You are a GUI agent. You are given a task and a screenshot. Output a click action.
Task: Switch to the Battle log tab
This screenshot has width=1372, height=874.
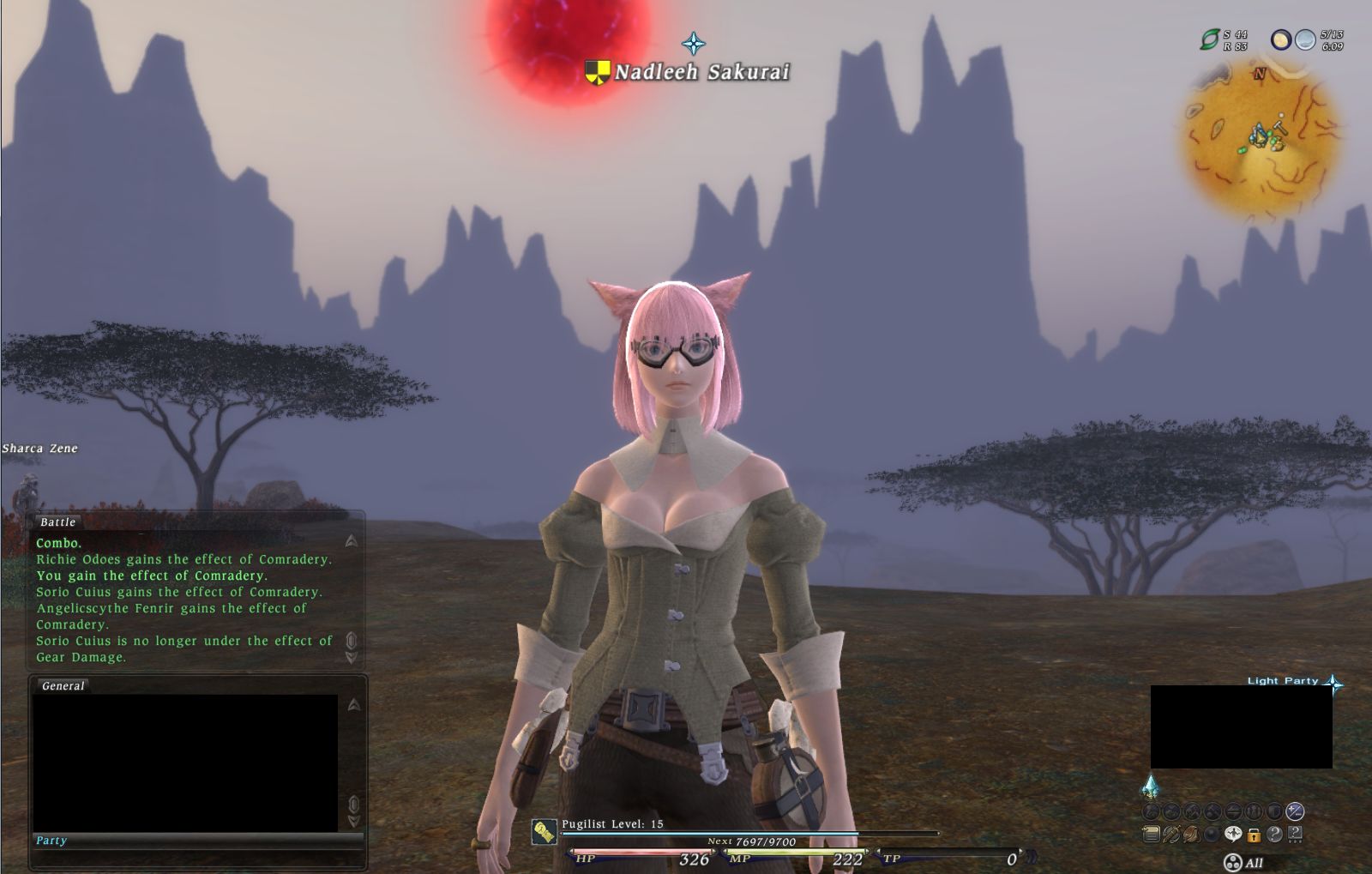(57, 522)
